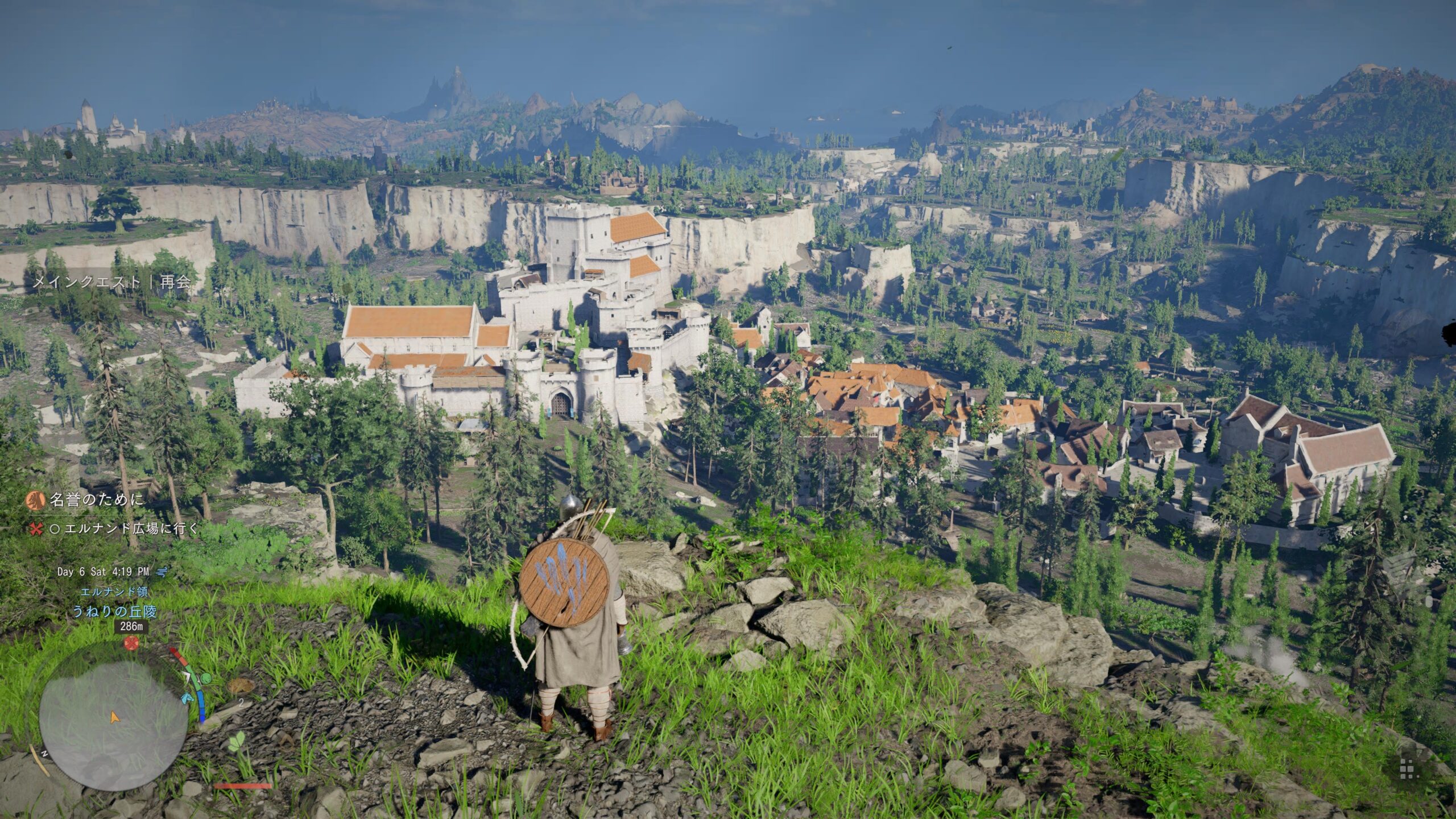Open the circular minimap
Screen dimensions: 1456x819
pyautogui.click(x=114, y=716)
